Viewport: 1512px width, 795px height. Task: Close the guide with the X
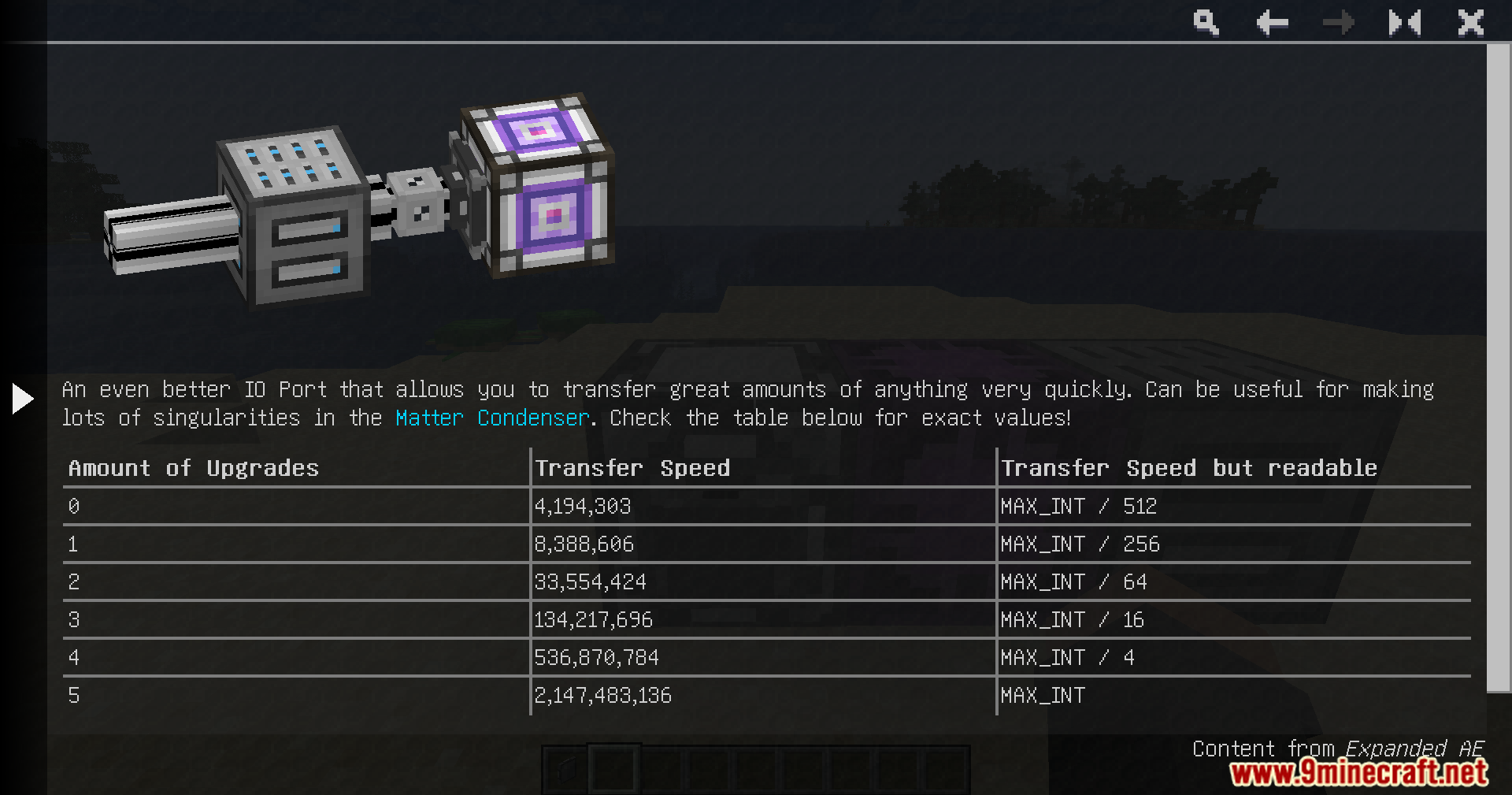1470,23
